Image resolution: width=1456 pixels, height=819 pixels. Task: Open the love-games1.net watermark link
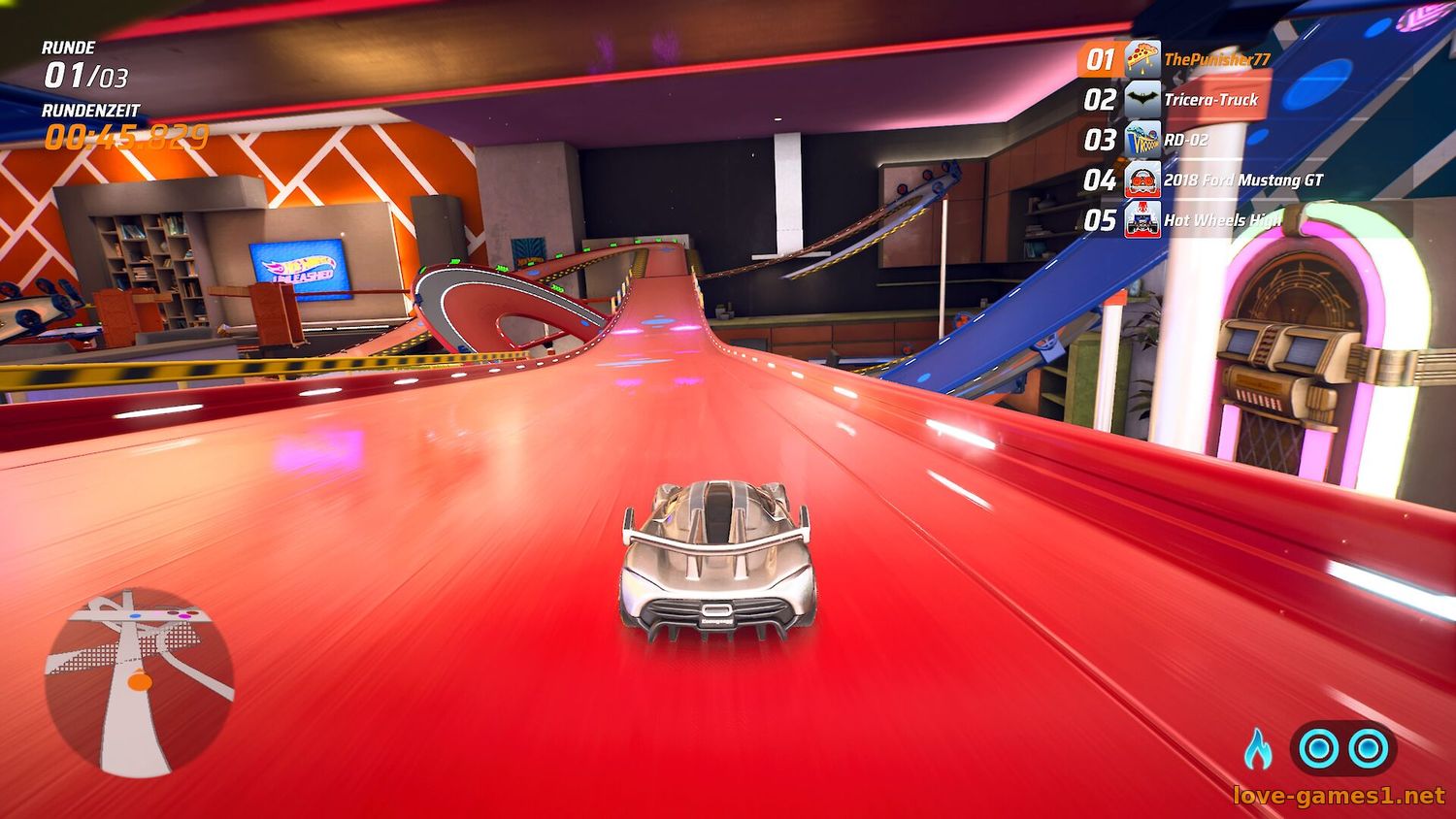click(x=1339, y=797)
